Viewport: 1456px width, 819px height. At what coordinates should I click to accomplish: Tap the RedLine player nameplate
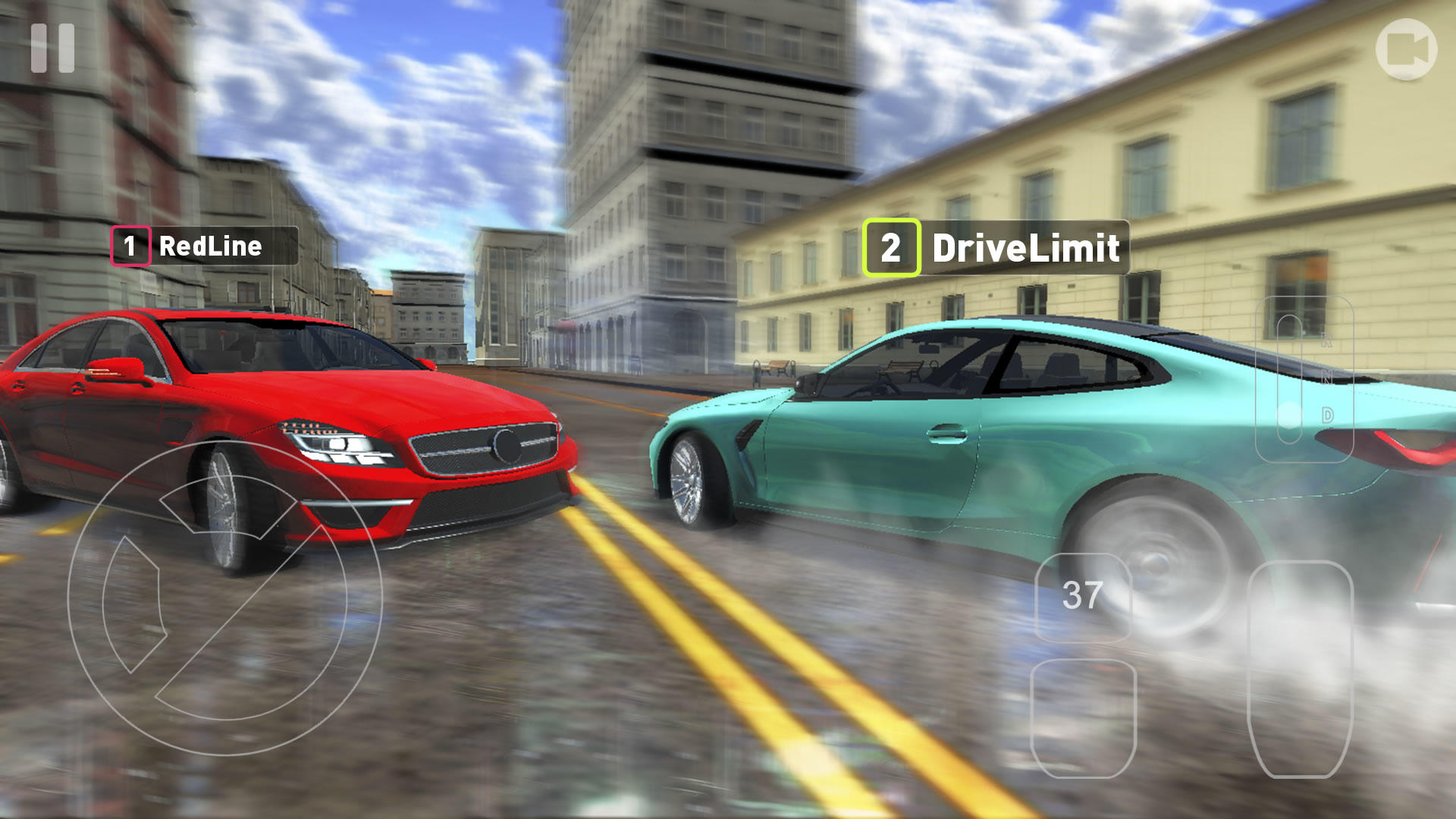[x=205, y=245]
